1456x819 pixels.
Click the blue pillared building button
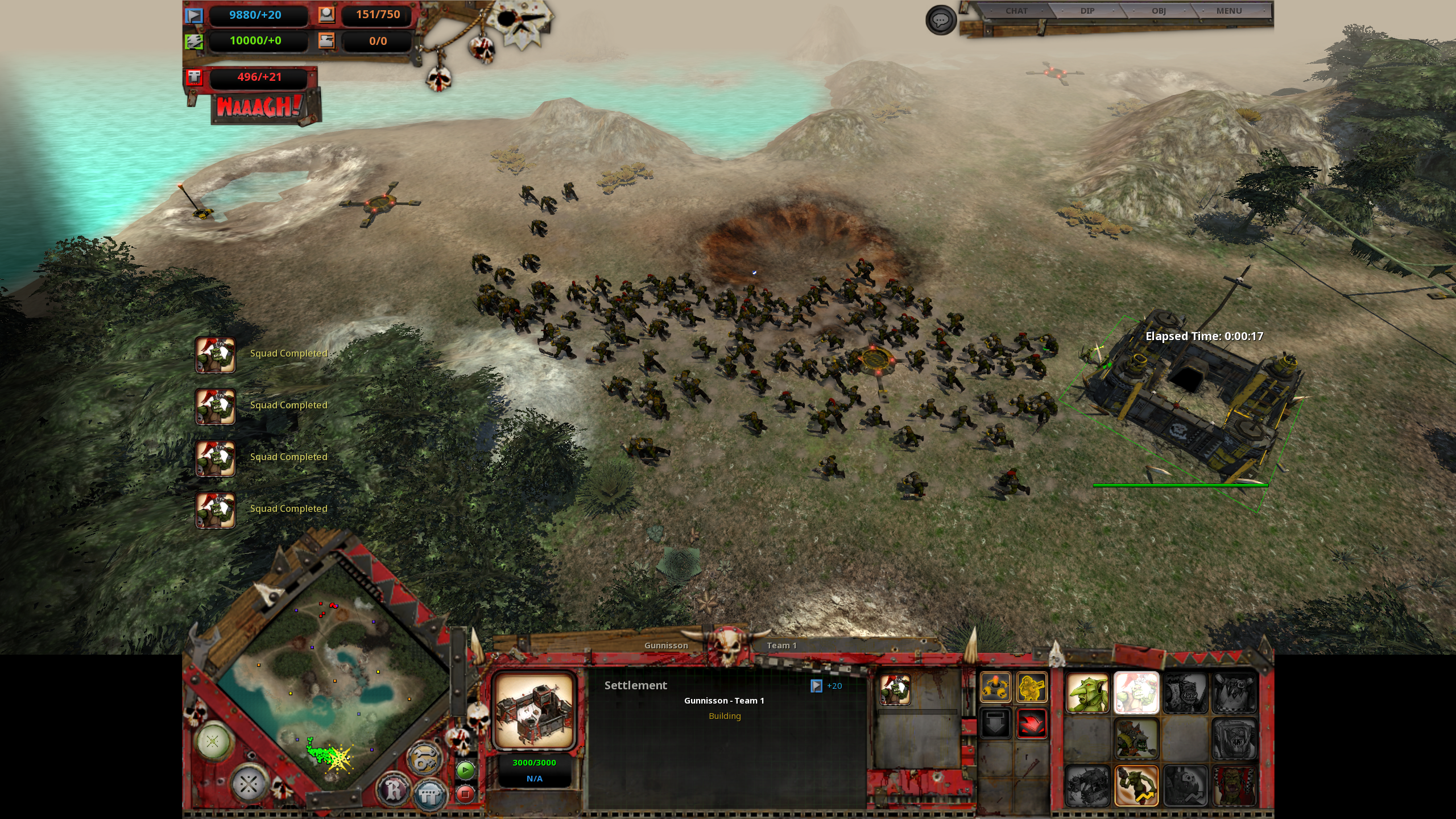click(429, 795)
